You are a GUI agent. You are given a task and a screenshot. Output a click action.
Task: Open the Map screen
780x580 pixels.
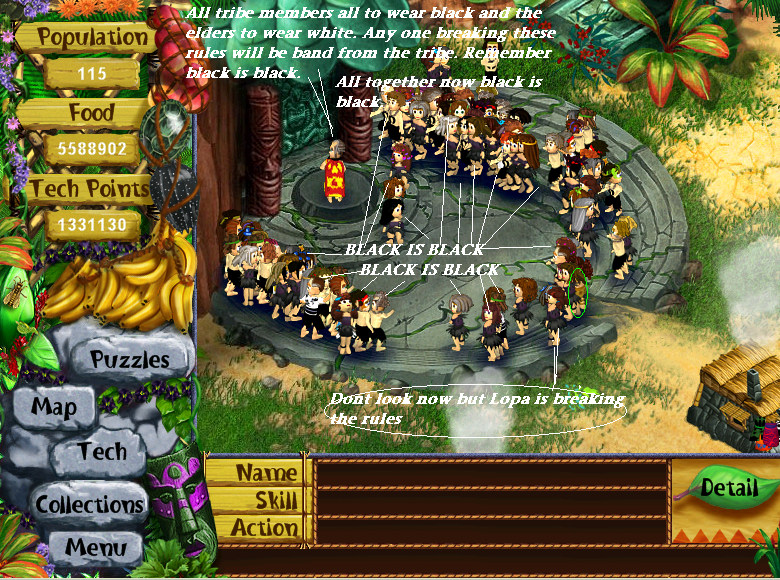[54, 407]
